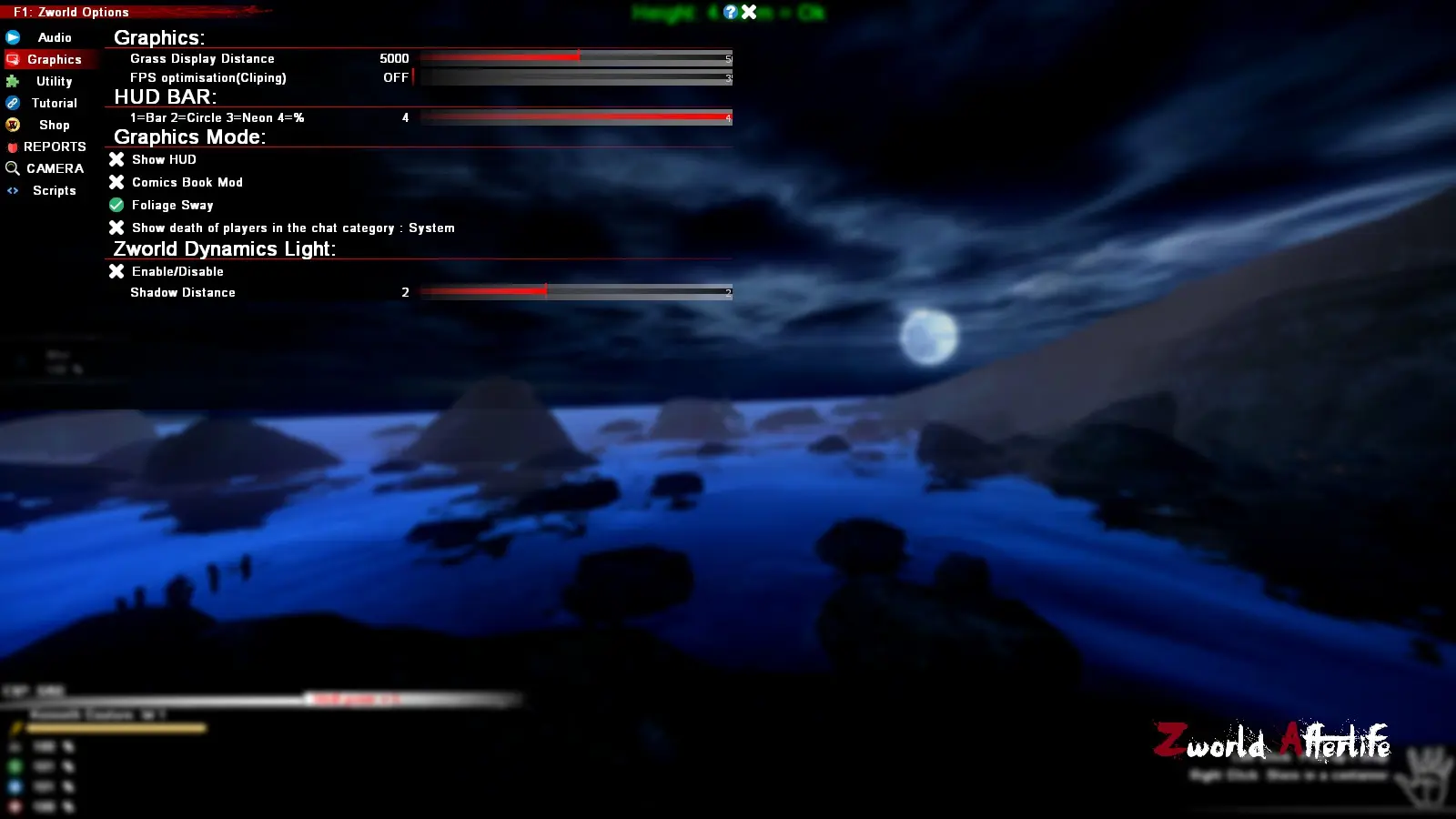Click the Scripts code brackets icon
The height and width of the screenshot is (819, 1456).
click(x=13, y=190)
